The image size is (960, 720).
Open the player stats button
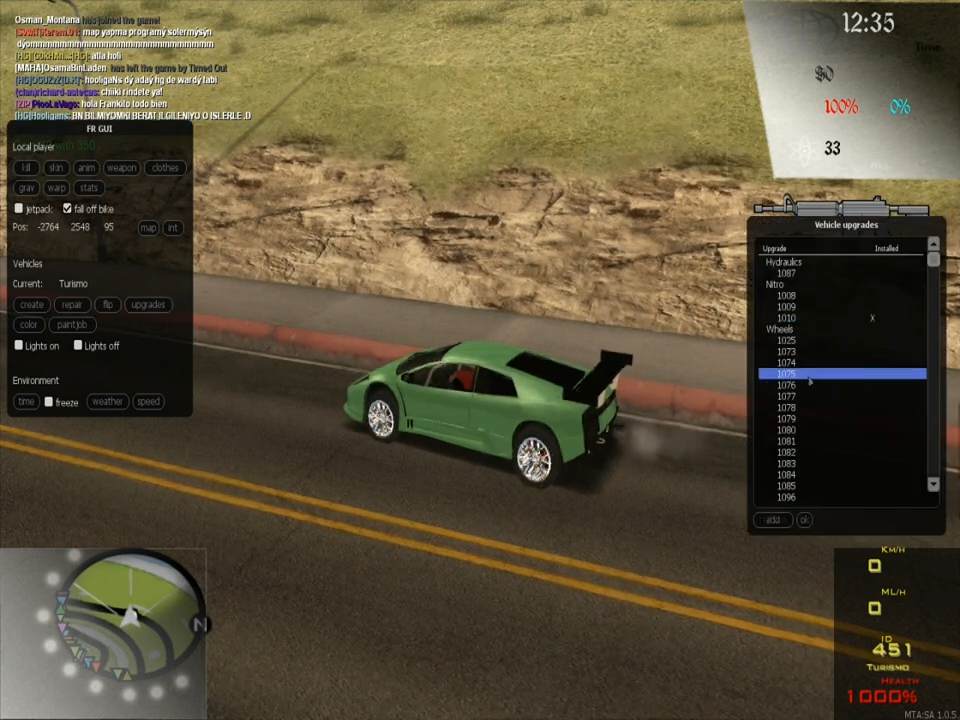89,188
